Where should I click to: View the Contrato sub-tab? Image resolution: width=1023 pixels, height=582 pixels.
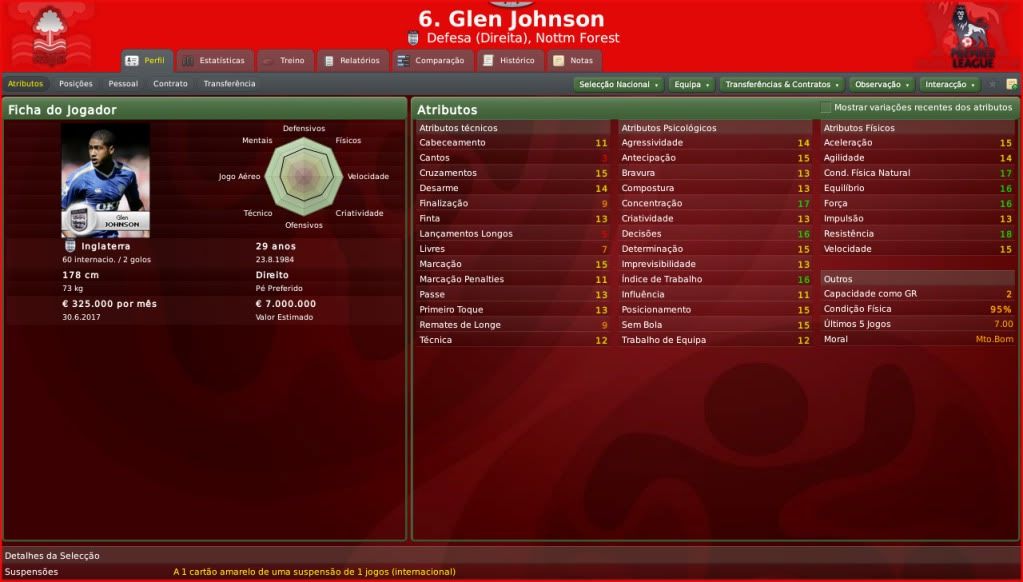tap(170, 84)
